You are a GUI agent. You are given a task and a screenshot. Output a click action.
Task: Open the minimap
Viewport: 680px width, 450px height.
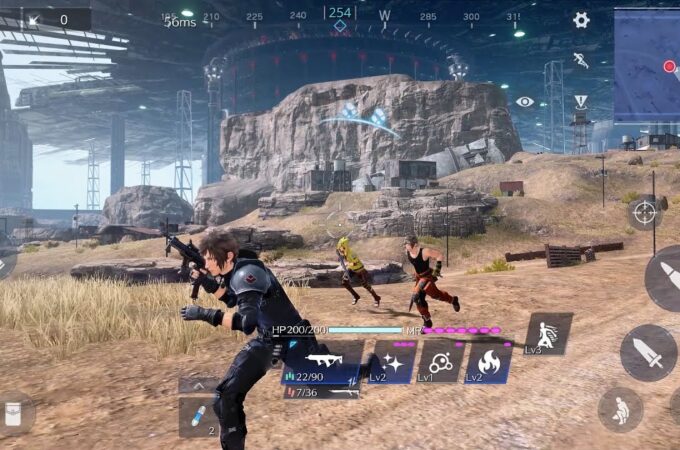pos(647,66)
